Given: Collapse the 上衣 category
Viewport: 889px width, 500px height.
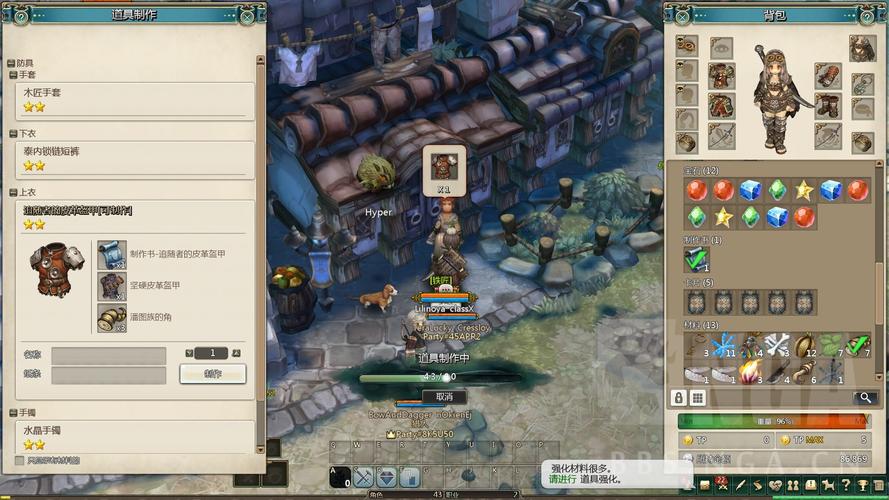Looking at the screenshot, I should [x=12, y=191].
